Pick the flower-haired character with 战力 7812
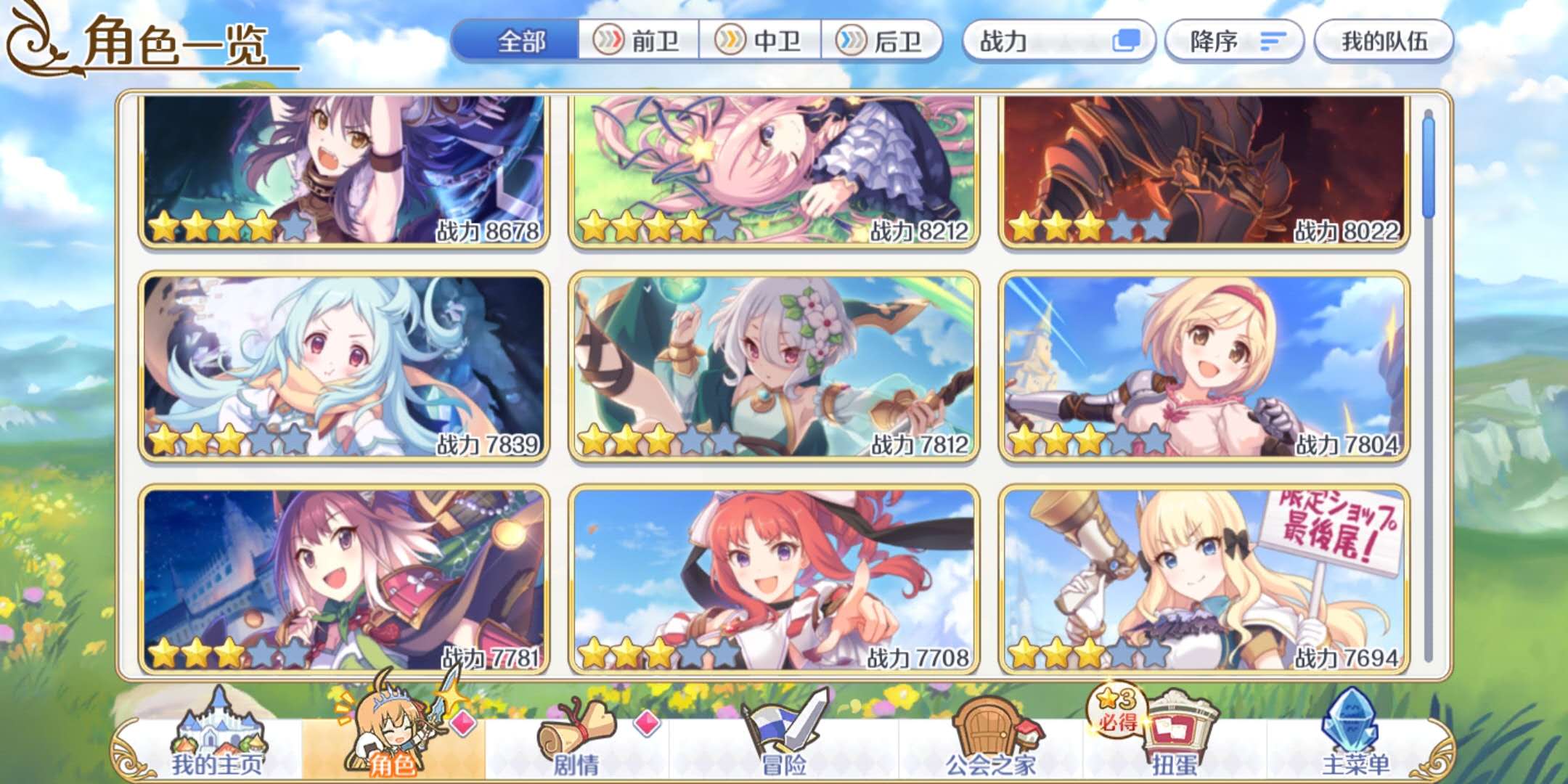The height and width of the screenshot is (784, 1568). click(774, 367)
